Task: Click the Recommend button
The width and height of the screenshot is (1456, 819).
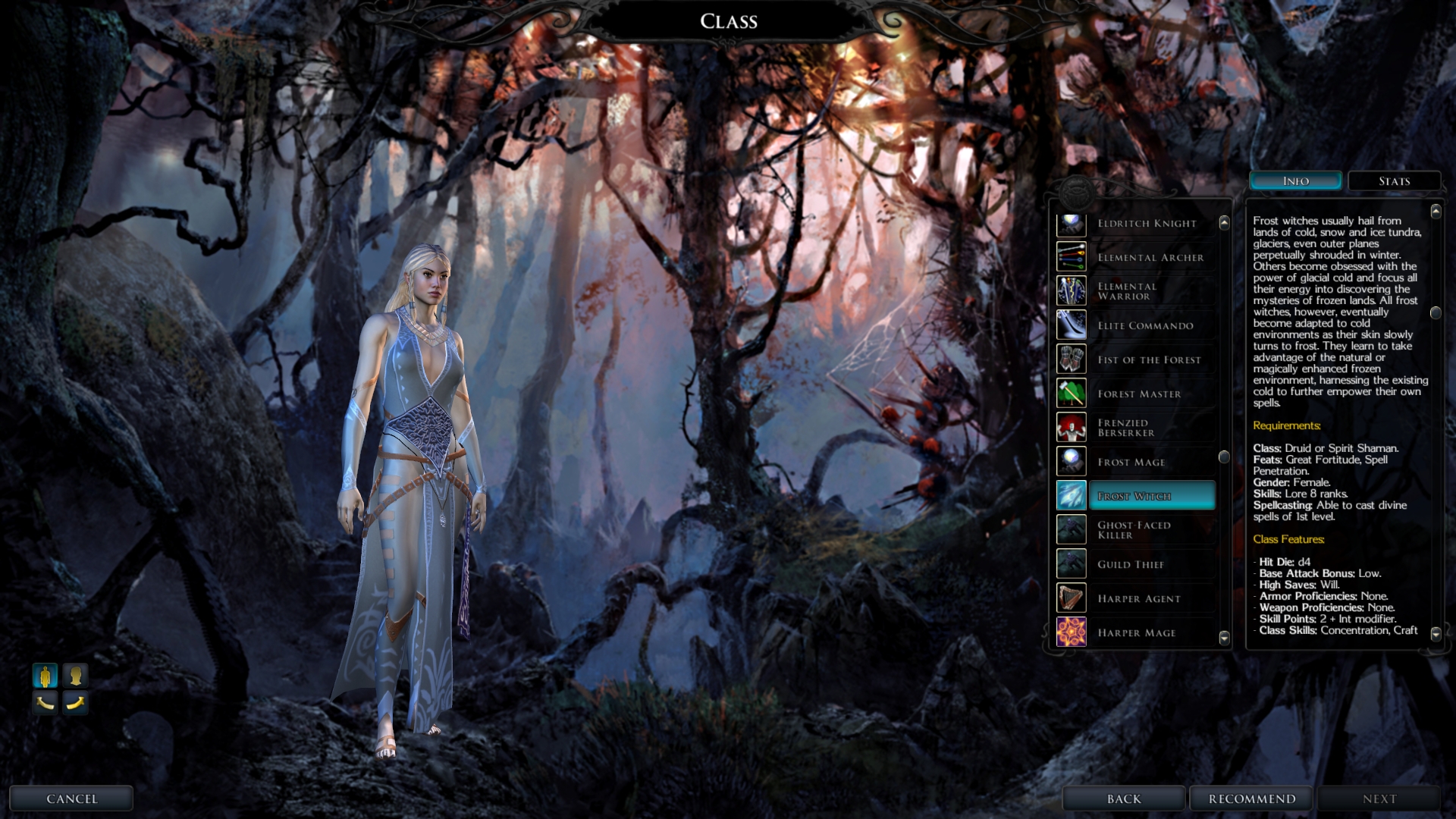Action: click(1251, 799)
